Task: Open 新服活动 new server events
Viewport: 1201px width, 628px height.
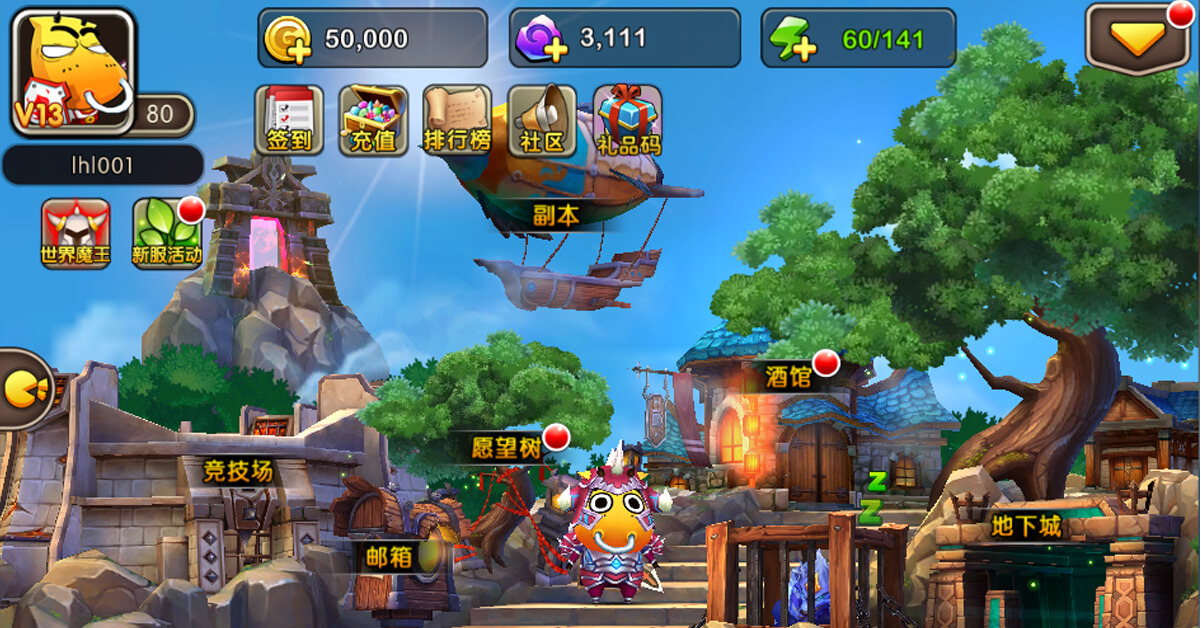Action: click(x=166, y=233)
